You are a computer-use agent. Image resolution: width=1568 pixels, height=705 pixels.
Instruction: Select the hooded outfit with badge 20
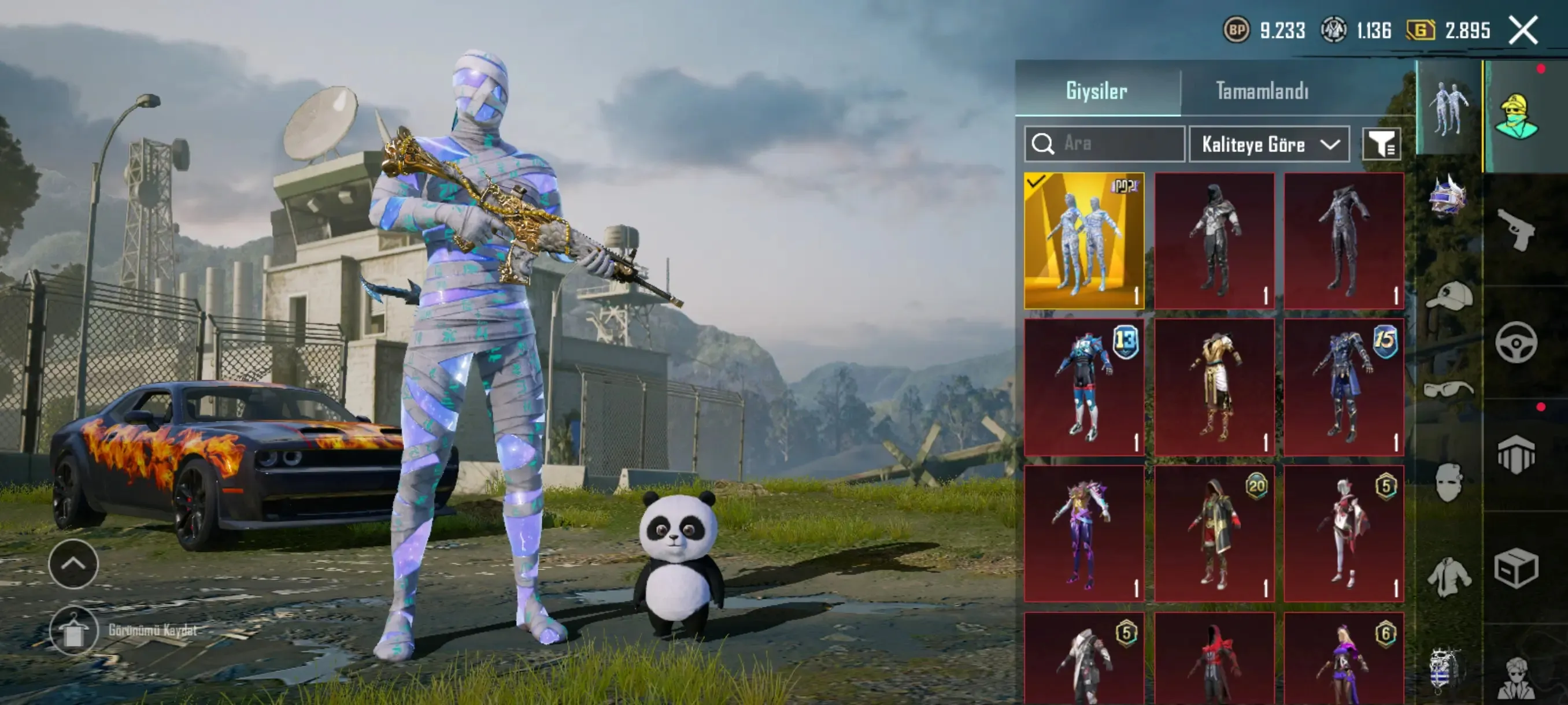tap(1214, 533)
